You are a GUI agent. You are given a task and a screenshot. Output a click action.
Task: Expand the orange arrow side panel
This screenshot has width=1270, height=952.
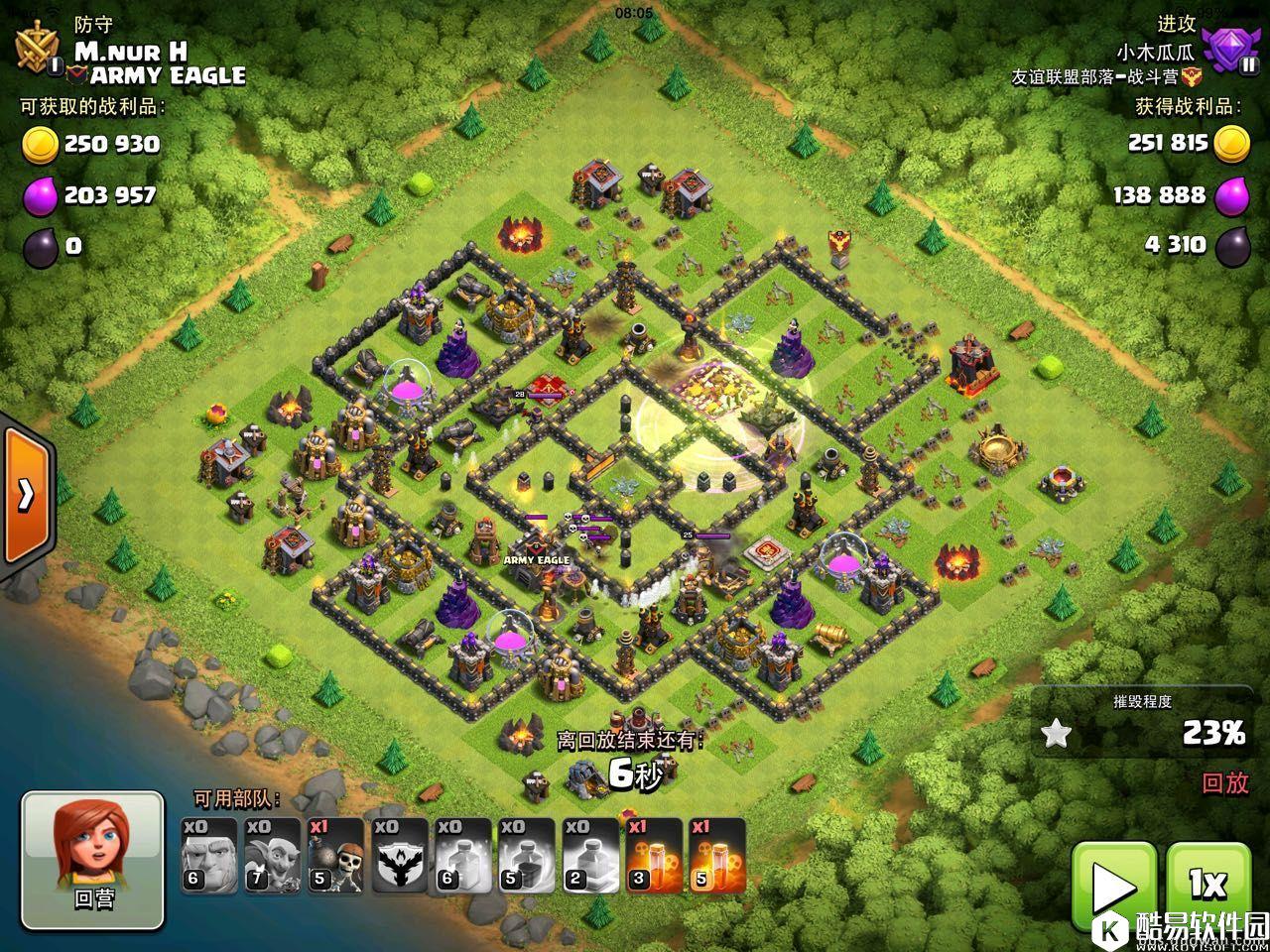pos(26,493)
